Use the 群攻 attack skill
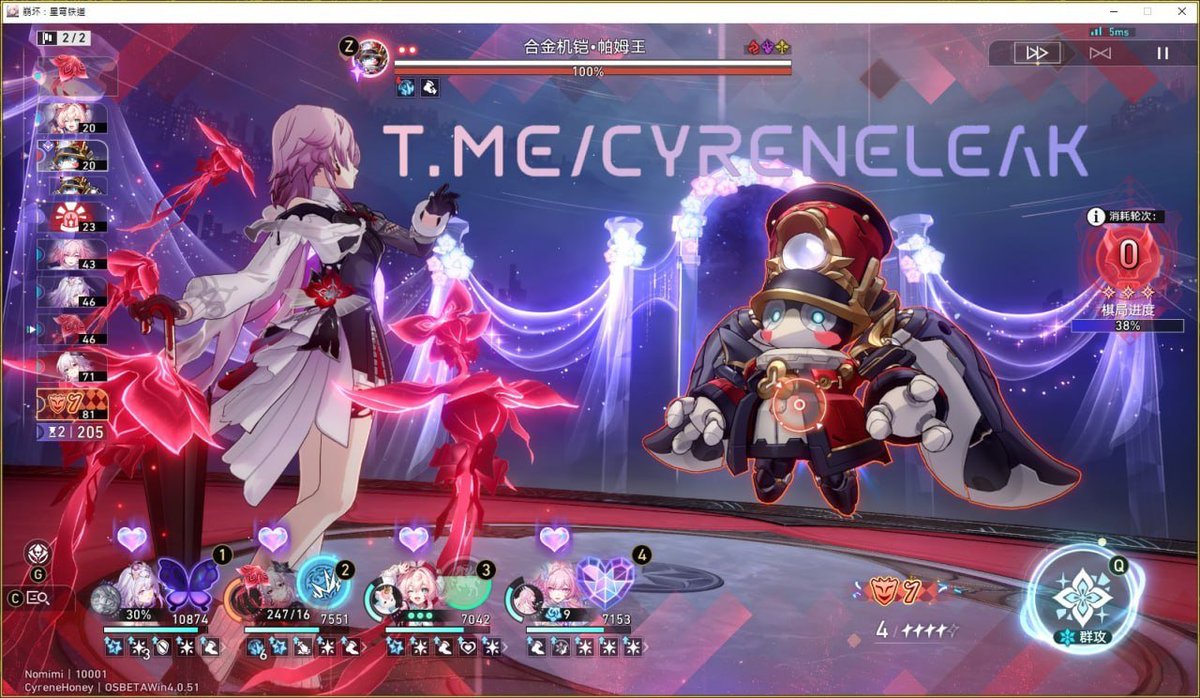The image size is (1200, 698). pos(1082,600)
